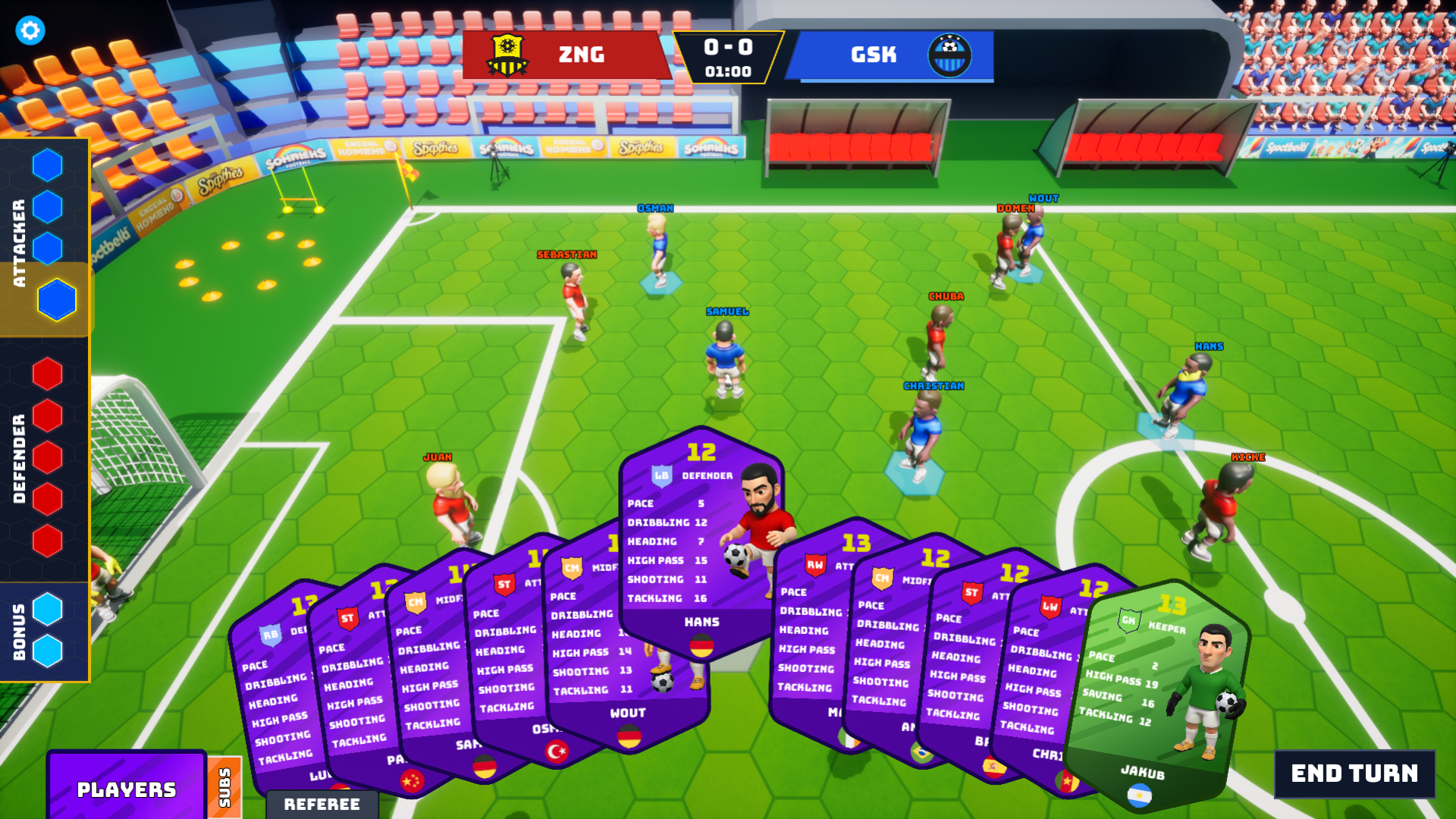Open the ATTACKER side panel section
The image size is (1456, 819).
click(19, 243)
